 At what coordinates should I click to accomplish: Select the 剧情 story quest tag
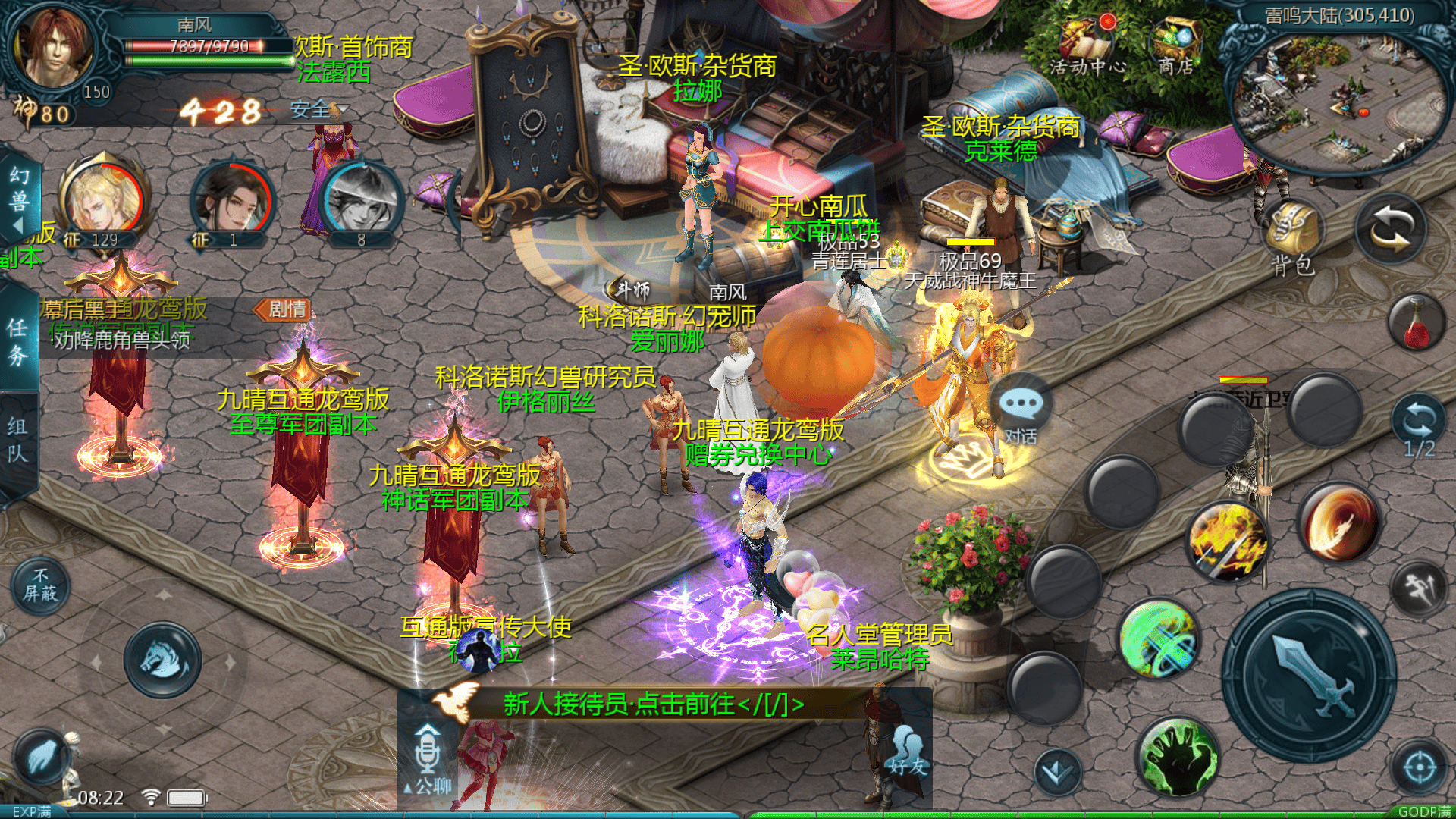(x=284, y=309)
